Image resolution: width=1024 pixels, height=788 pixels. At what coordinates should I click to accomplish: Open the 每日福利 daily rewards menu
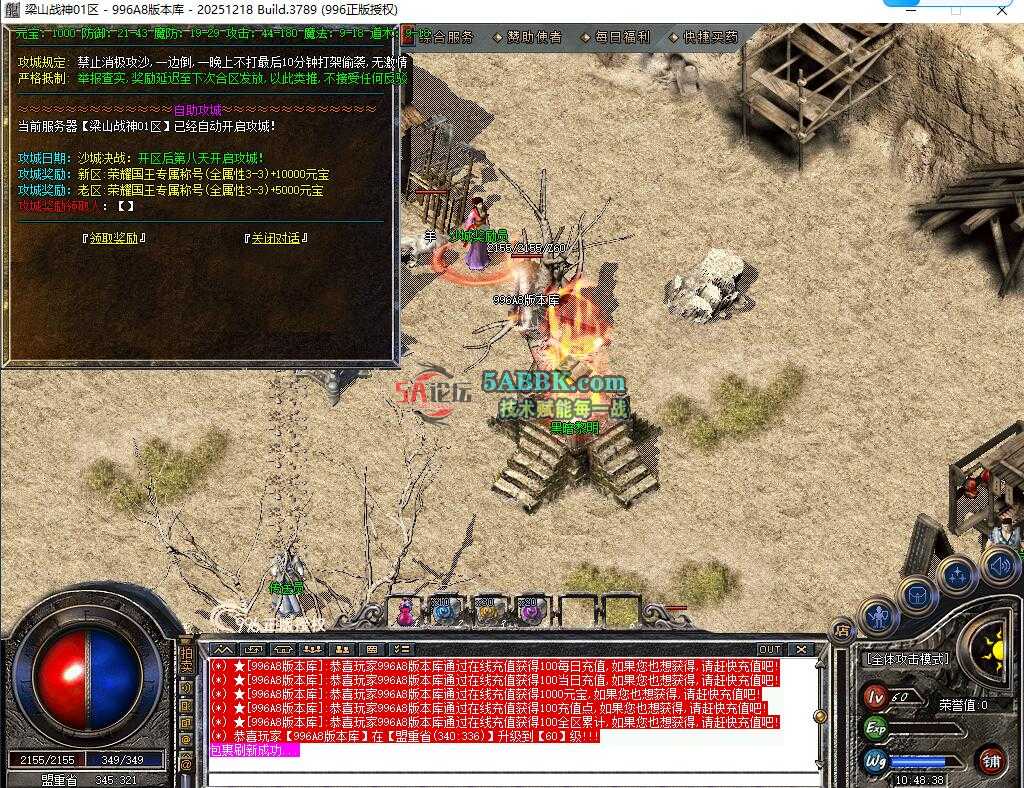pyautogui.click(x=622, y=37)
